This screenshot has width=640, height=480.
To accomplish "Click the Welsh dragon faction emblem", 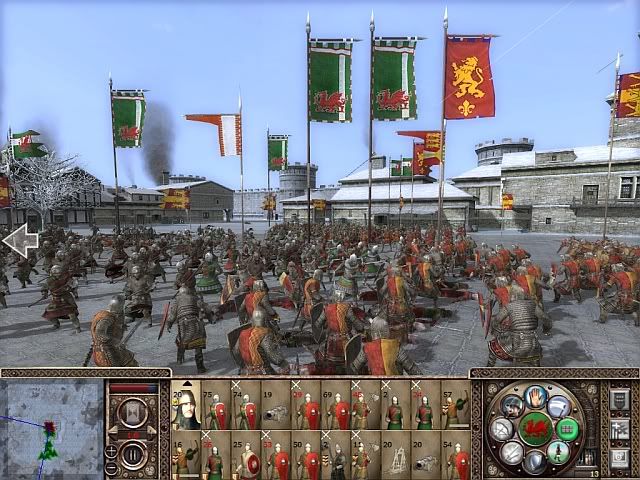I will coord(534,428).
